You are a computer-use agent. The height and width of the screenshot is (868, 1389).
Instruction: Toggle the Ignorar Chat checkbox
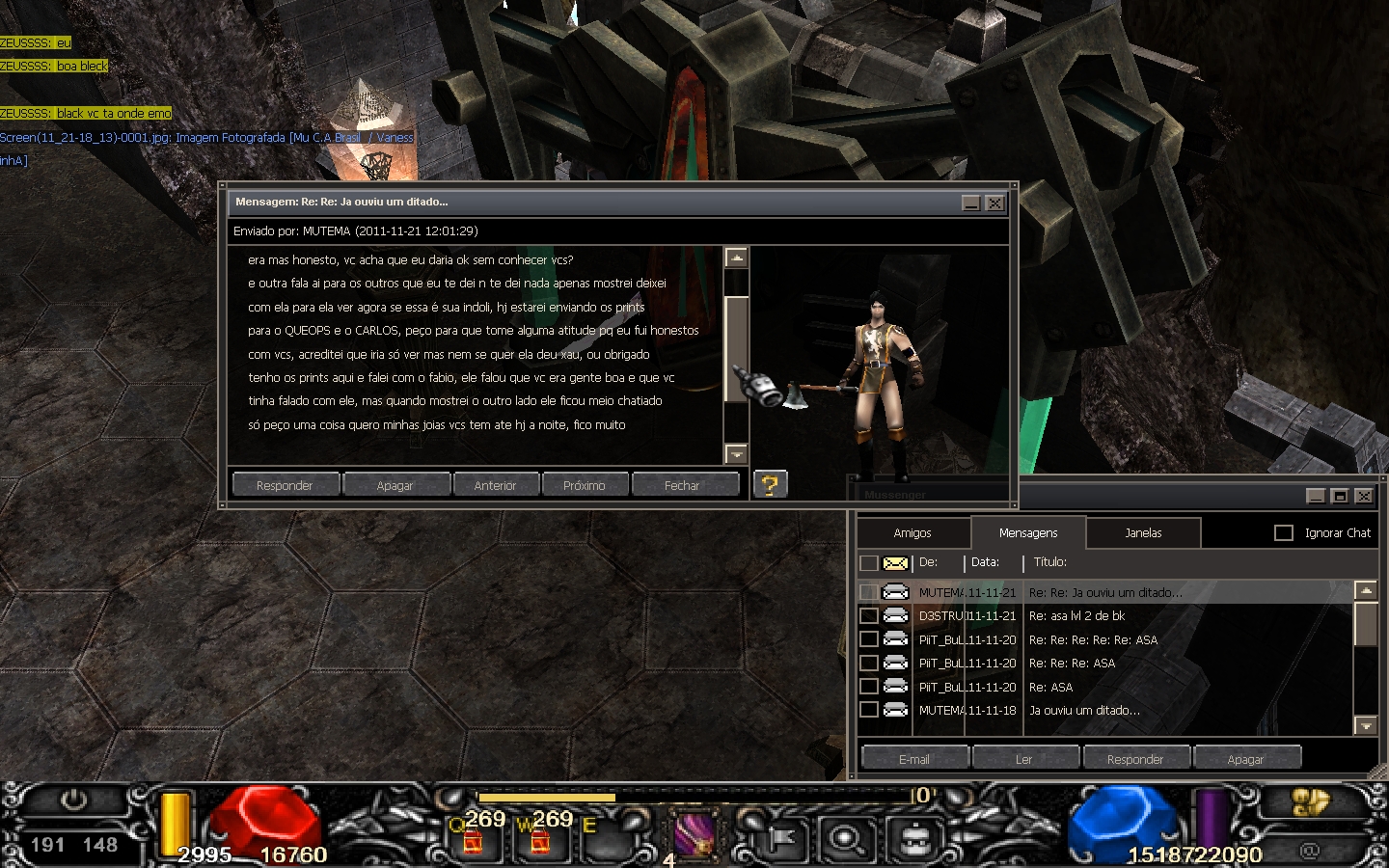coord(1284,532)
